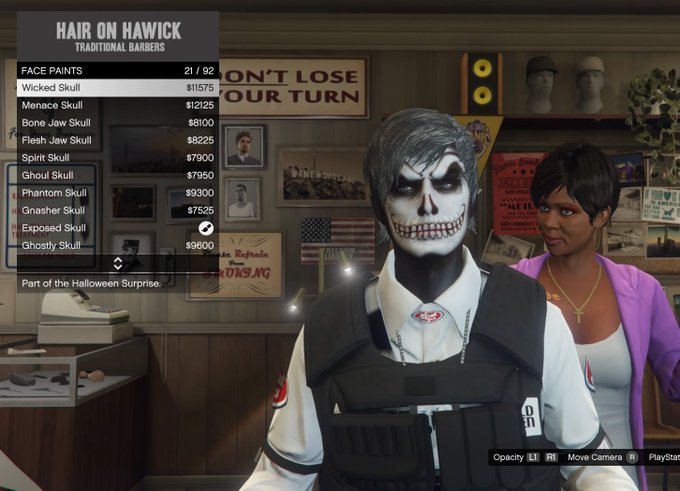Choose Menace Skull from the list
Screen dimensions: 680x491
pyautogui.click(x=117, y=106)
